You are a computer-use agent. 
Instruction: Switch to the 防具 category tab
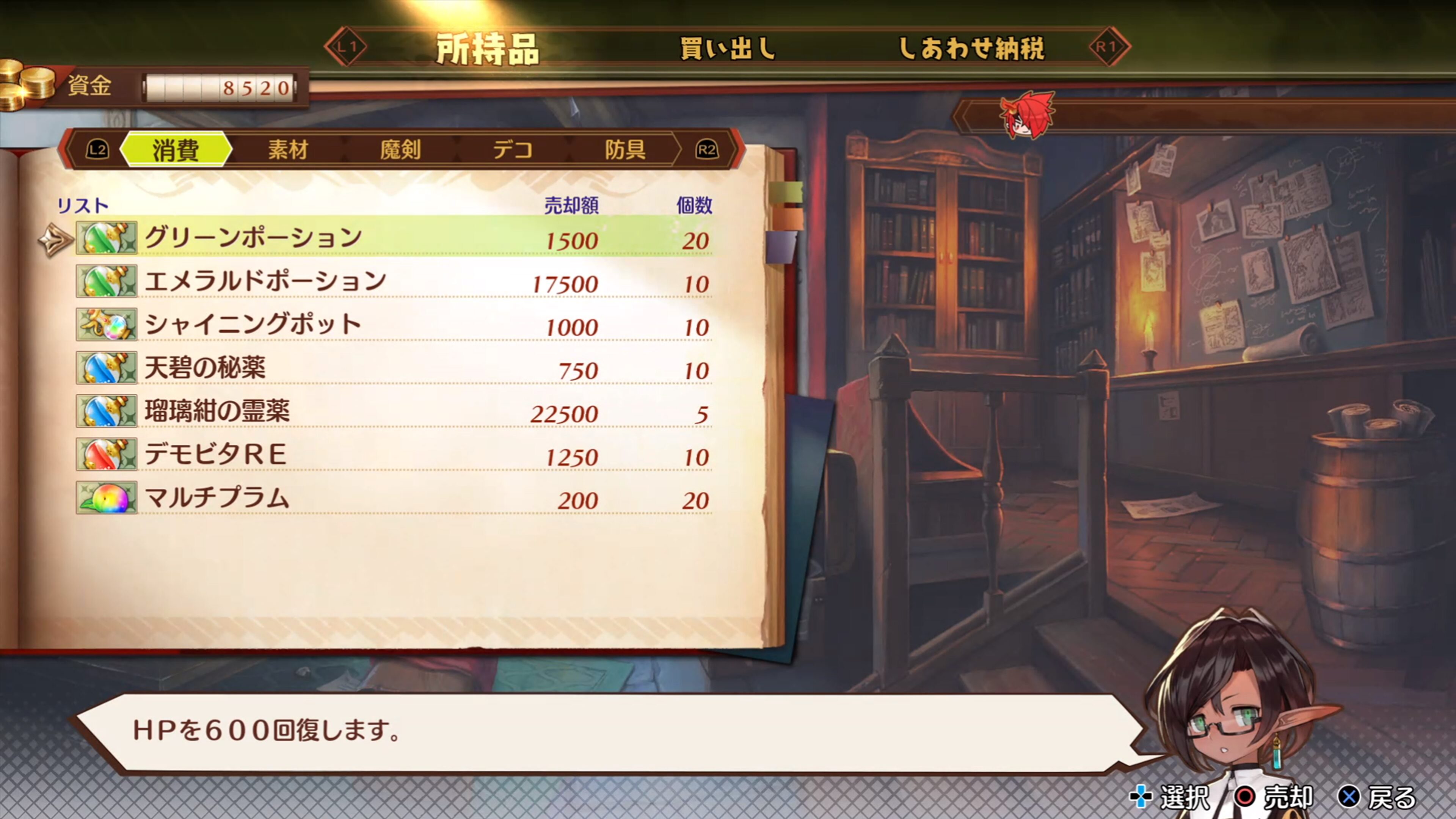click(626, 149)
